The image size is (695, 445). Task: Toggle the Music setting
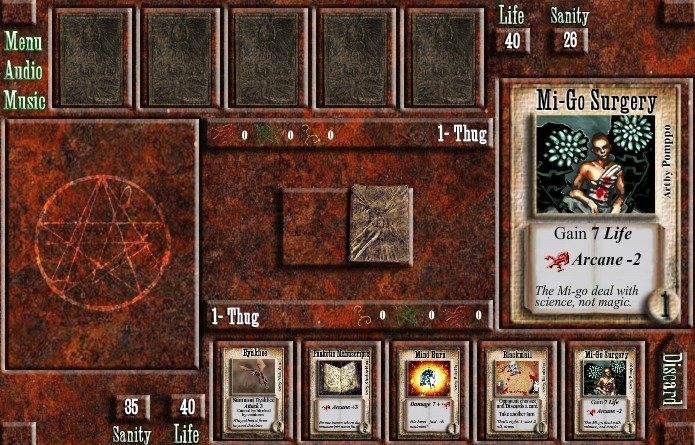[25, 100]
